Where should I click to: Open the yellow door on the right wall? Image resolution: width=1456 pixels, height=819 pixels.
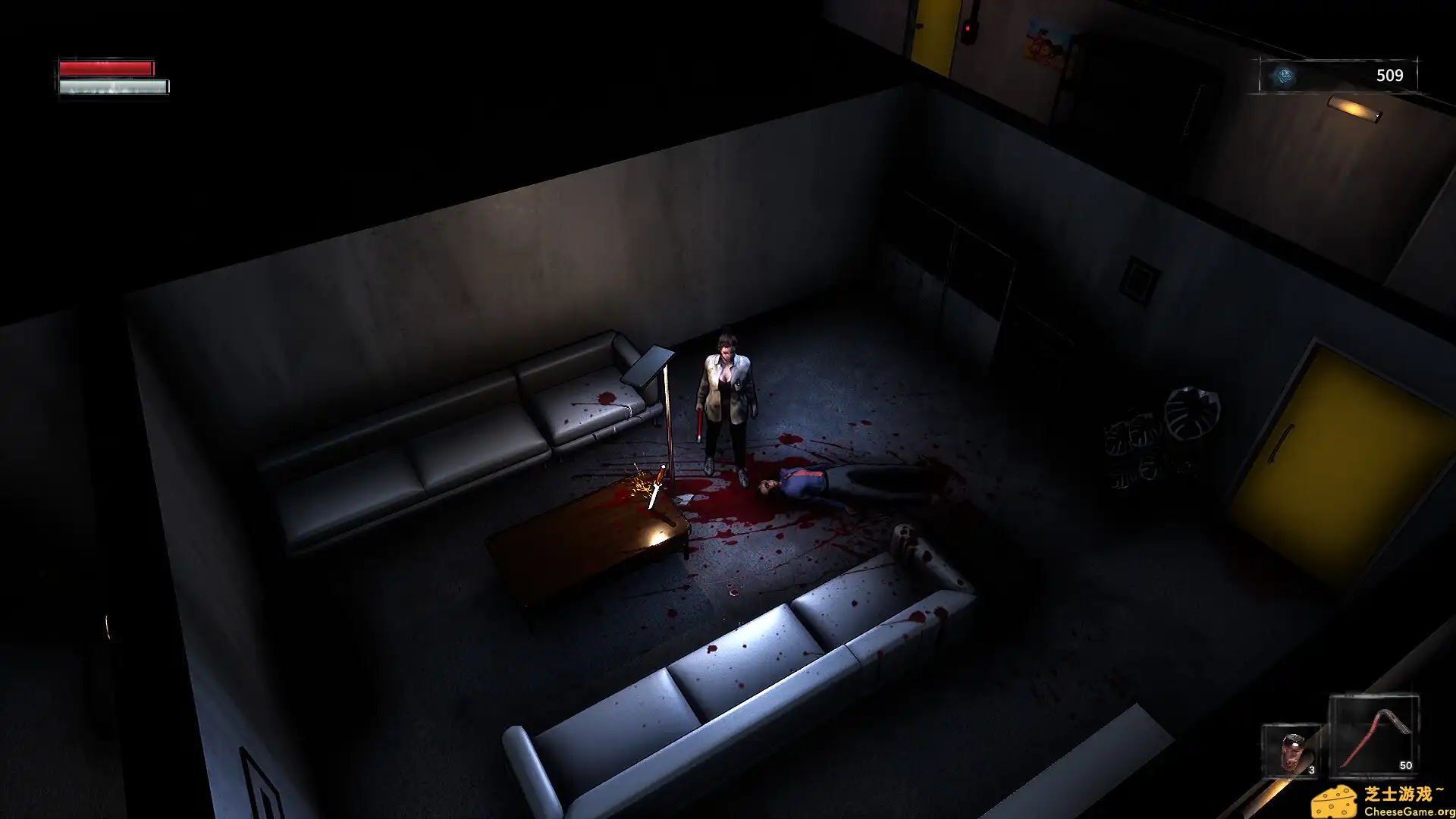[1341, 455]
